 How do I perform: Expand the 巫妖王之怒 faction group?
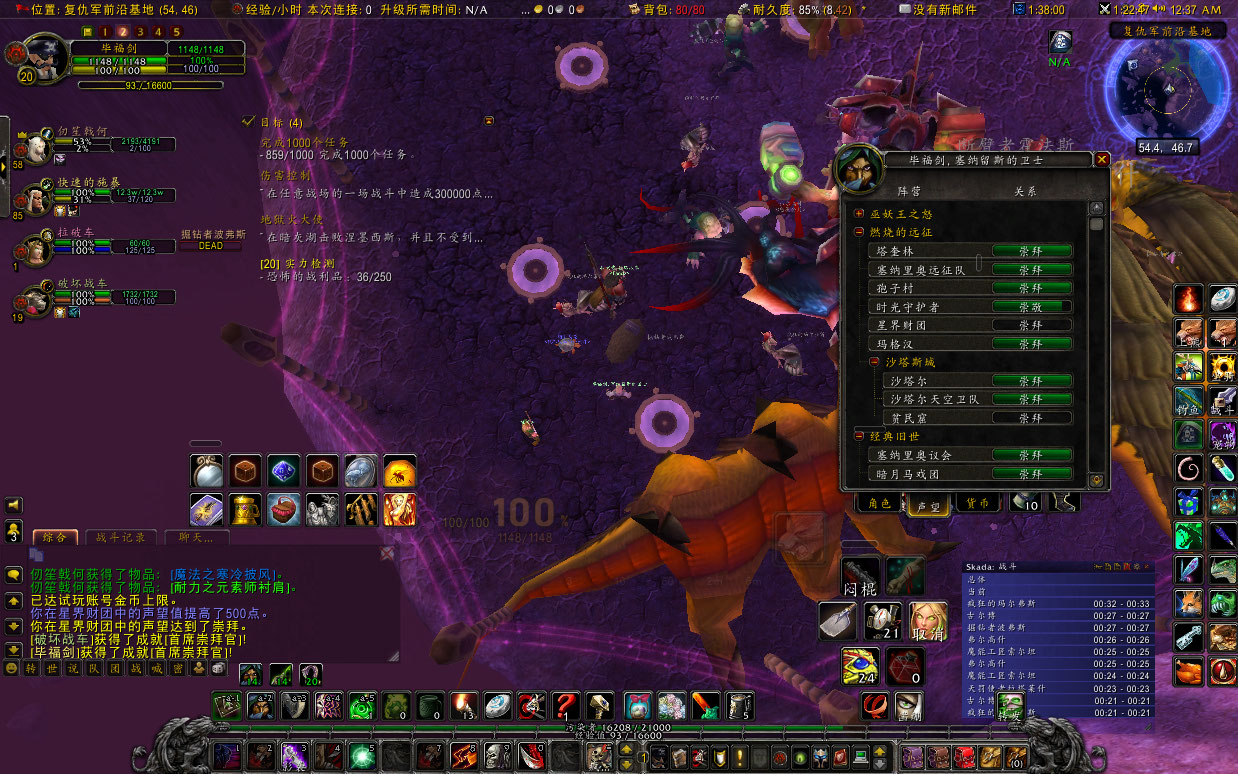tap(859, 214)
